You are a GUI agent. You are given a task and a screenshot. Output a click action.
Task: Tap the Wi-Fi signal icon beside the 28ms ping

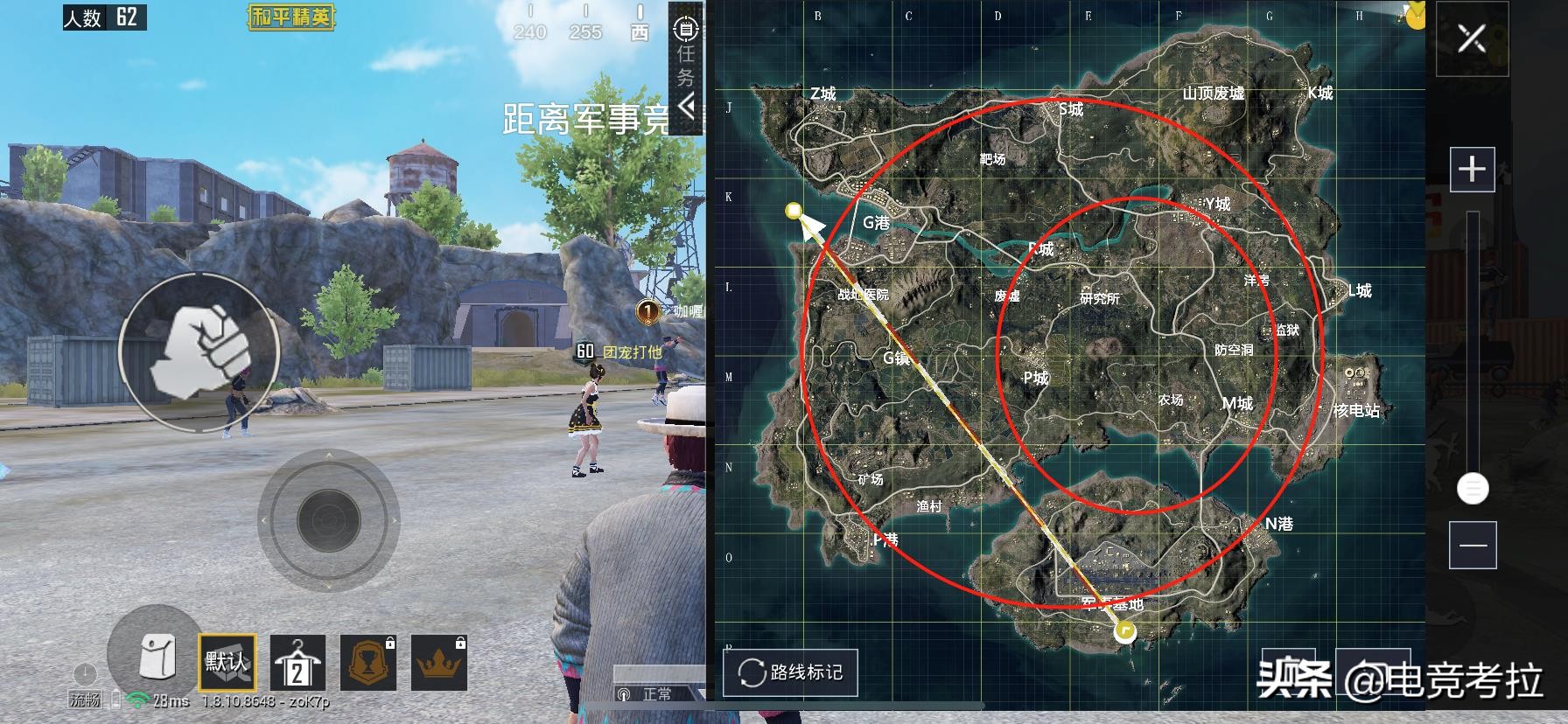tap(136, 700)
